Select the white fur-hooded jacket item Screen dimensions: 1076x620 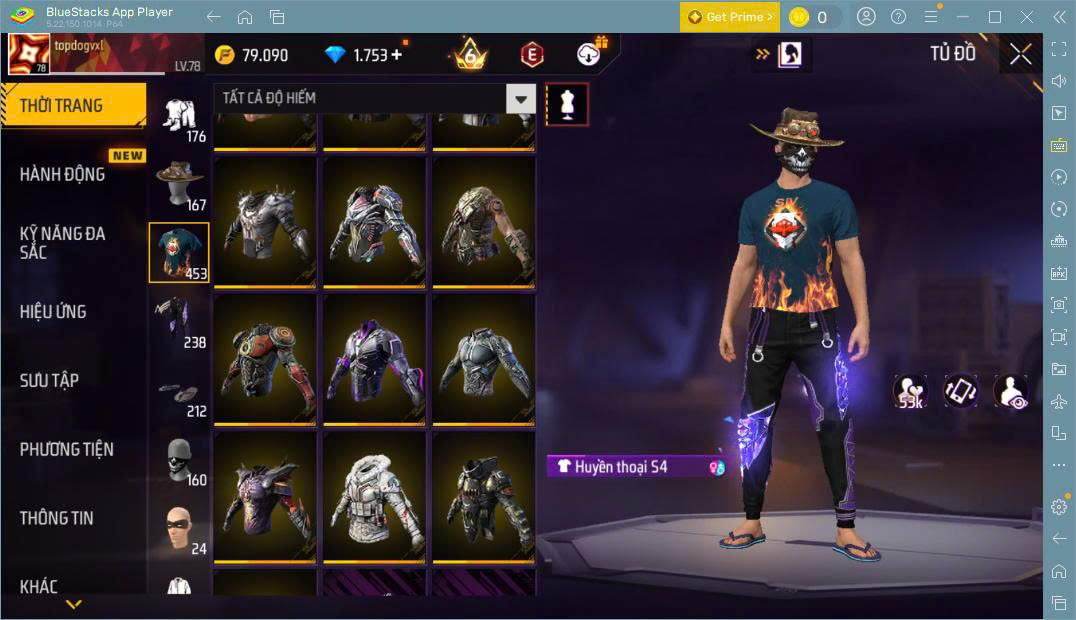coord(375,495)
